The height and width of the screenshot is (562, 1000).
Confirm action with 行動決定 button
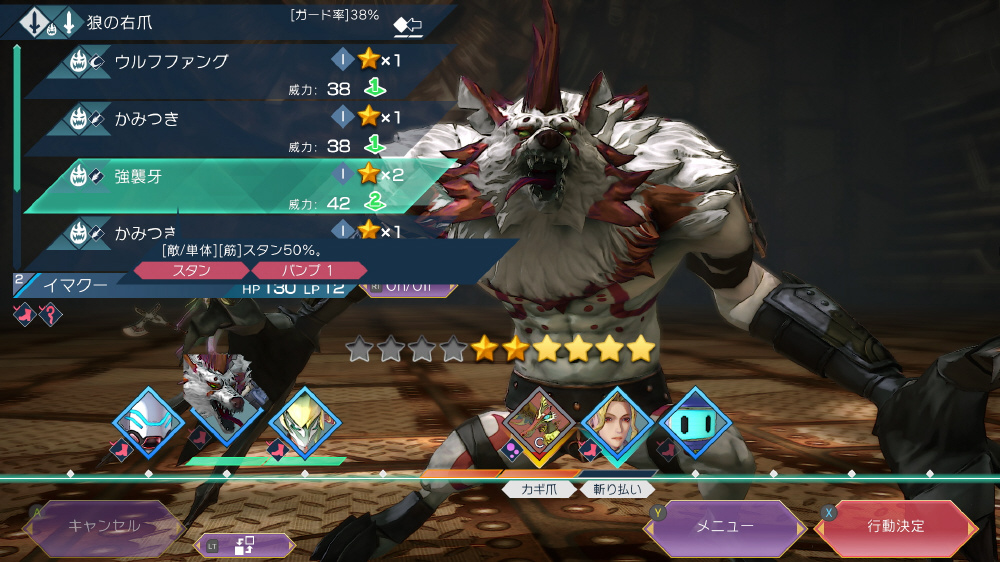click(x=896, y=526)
